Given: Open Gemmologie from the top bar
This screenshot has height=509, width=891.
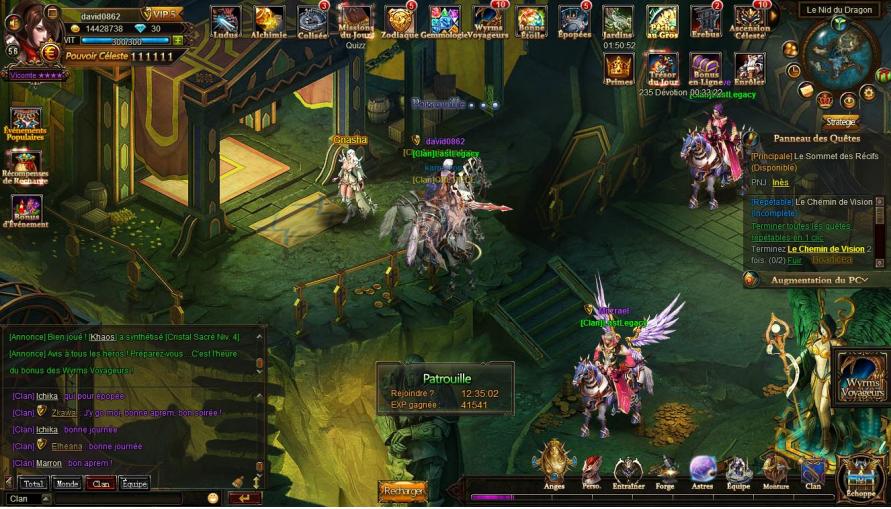Looking at the screenshot, I should (x=444, y=21).
